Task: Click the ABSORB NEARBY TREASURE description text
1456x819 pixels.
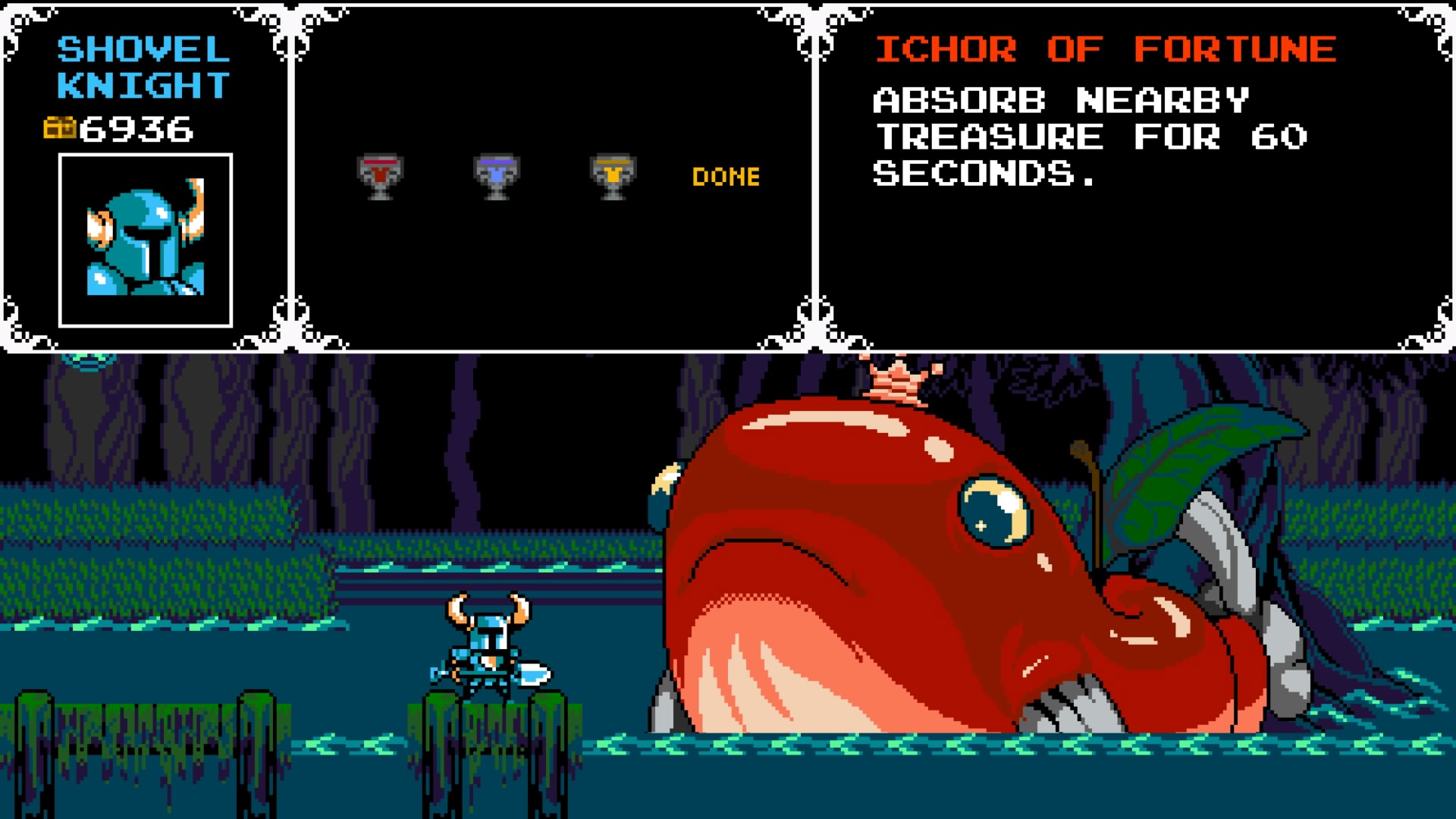Action: tap(1092, 136)
